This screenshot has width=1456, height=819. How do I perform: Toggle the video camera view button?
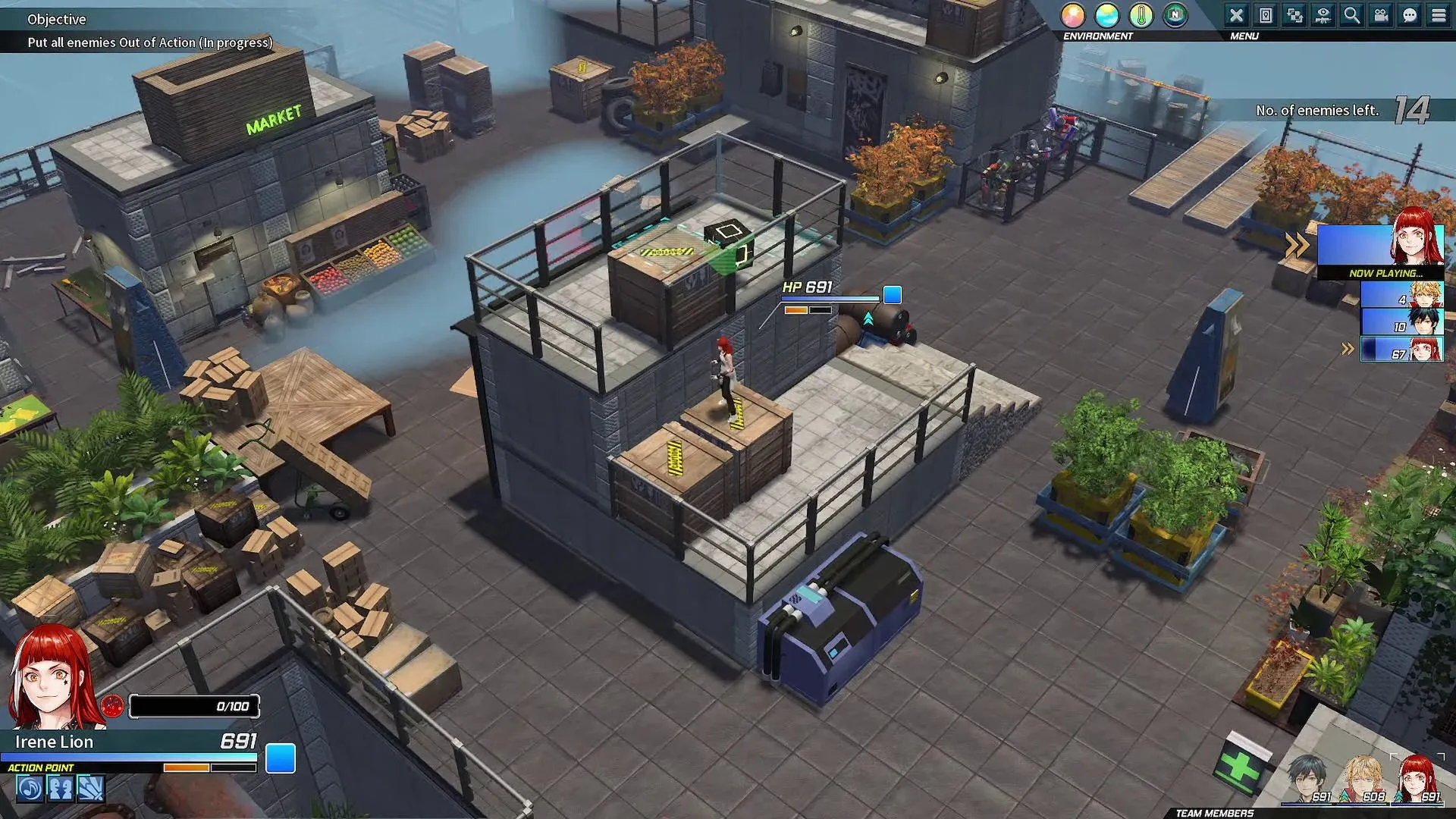point(1381,15)
